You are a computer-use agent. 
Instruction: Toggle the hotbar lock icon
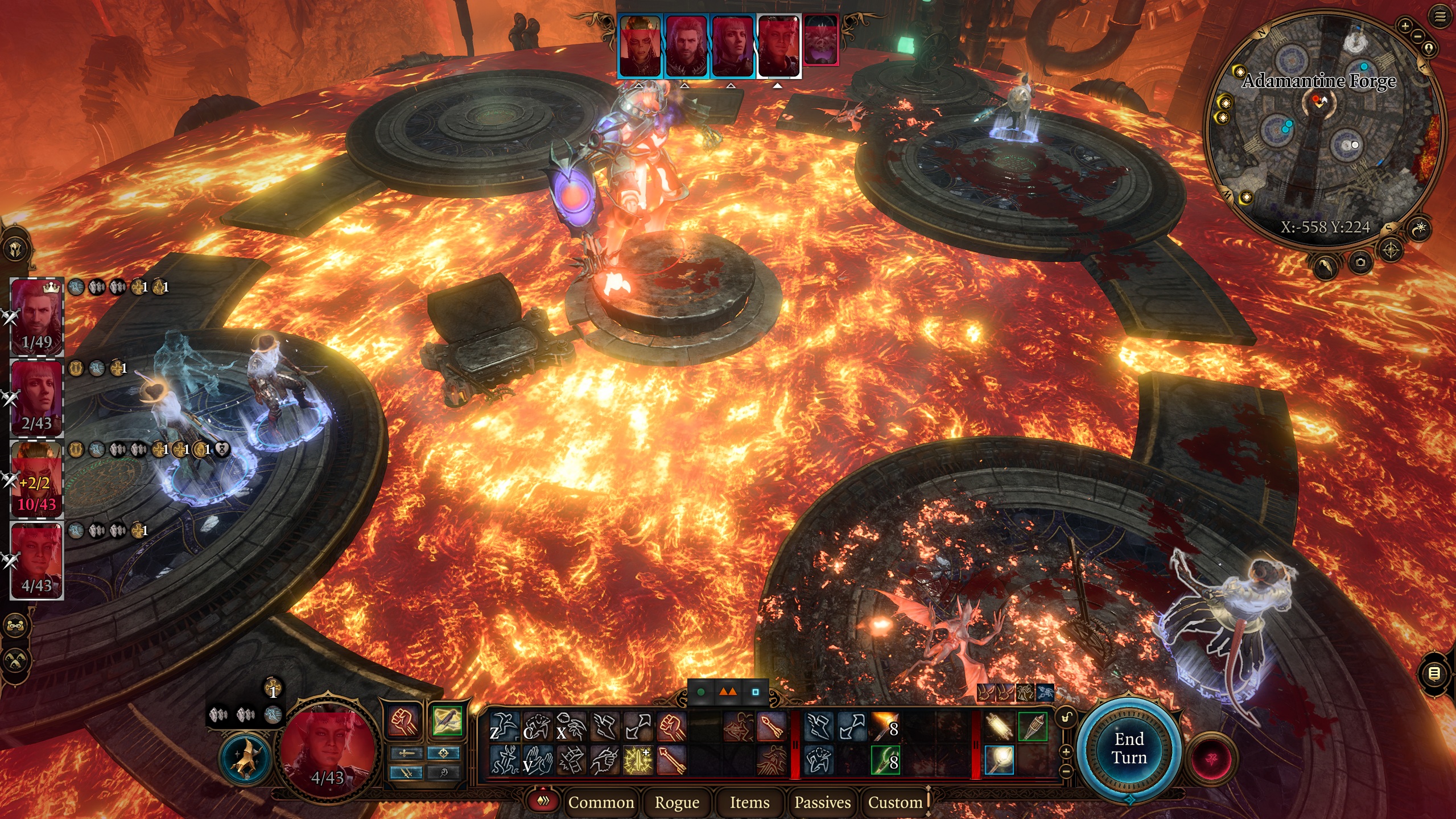coord(1066,717)
